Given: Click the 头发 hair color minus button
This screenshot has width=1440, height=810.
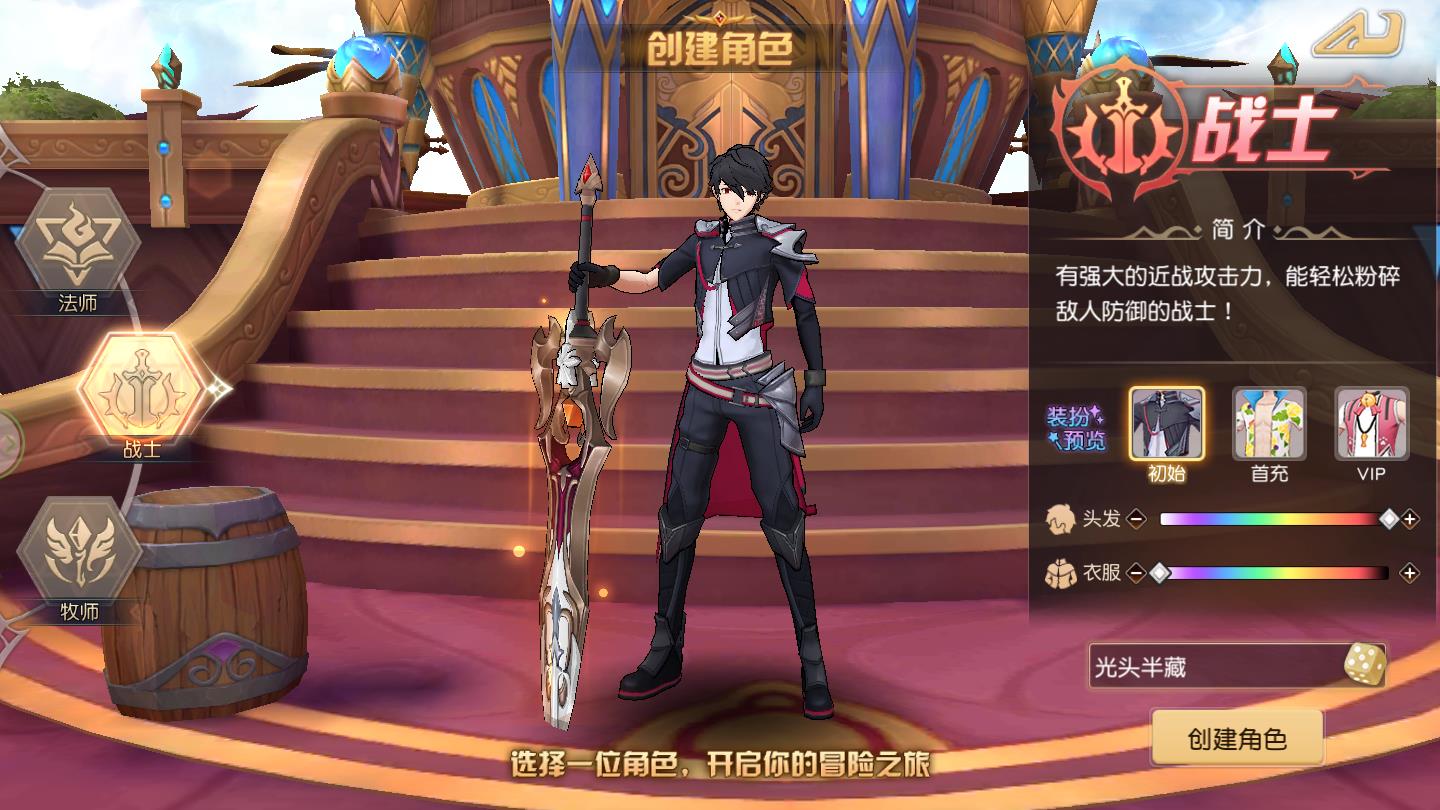Looking at the screenshot, I should (1136, 519).
